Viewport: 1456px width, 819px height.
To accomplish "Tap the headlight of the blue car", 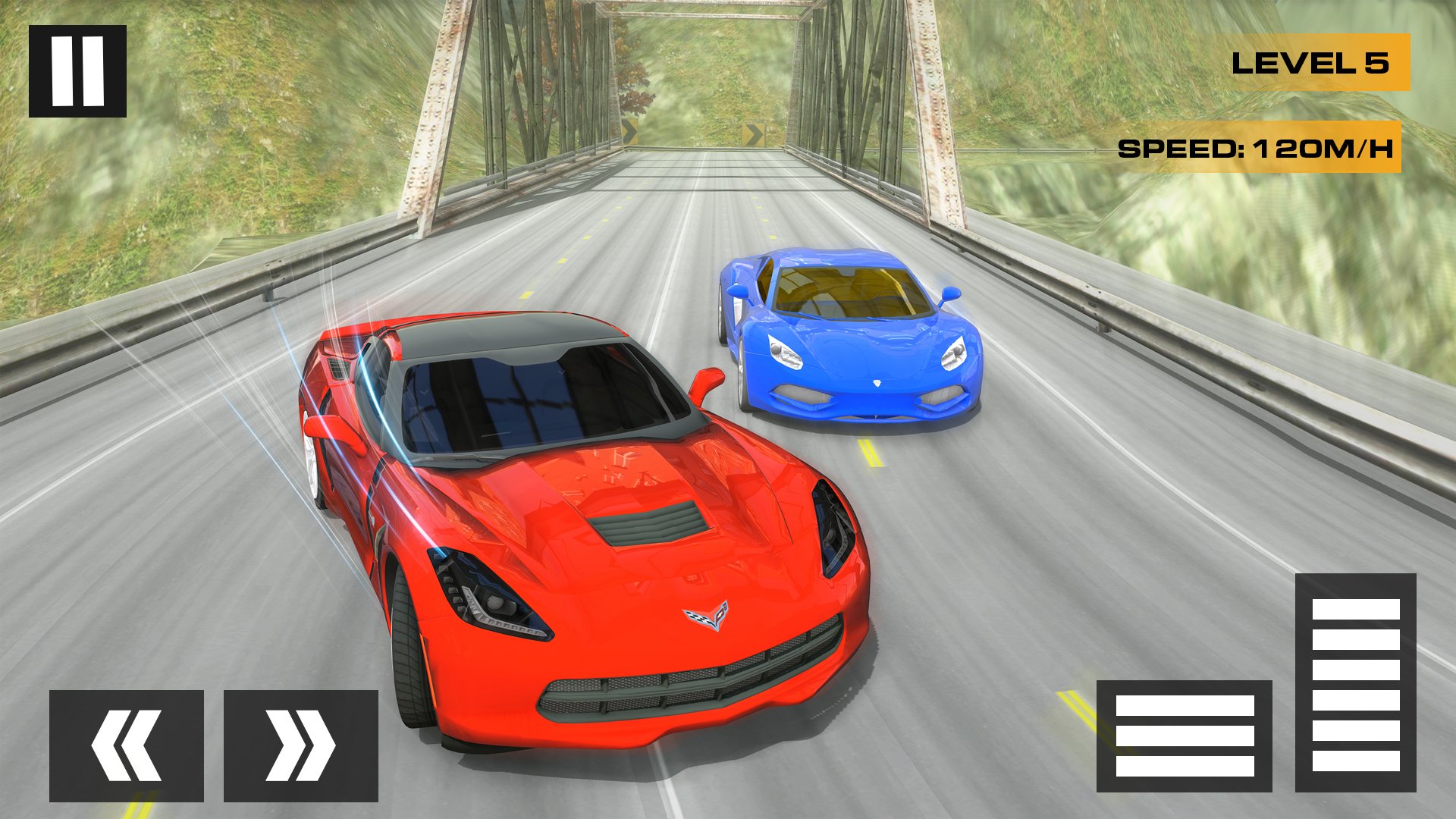I will (785, 353).
